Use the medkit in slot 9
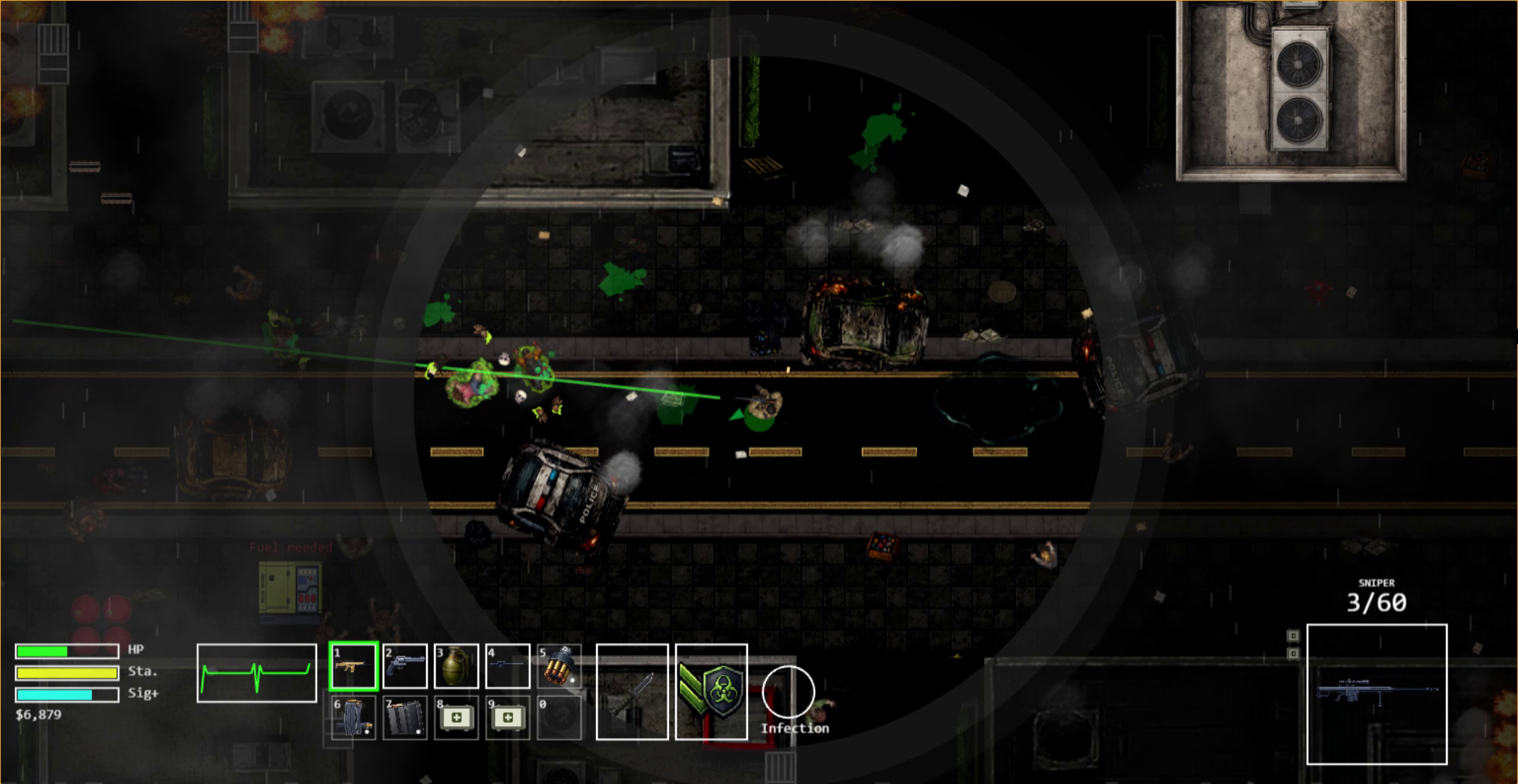The width and height of the screenshot is (1518, 784). (508, 718)
